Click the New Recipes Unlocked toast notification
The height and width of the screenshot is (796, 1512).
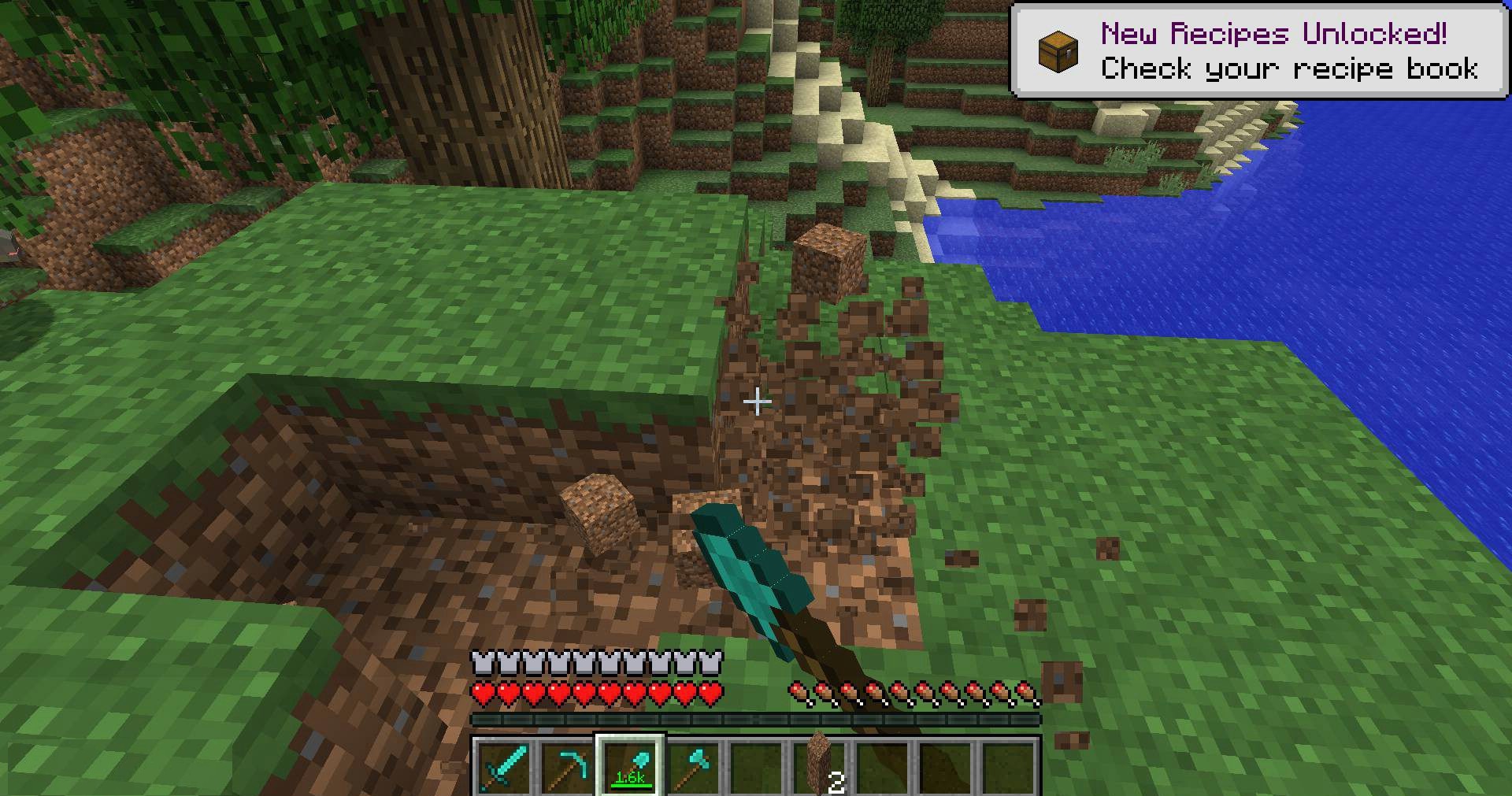click(1259, 51)
